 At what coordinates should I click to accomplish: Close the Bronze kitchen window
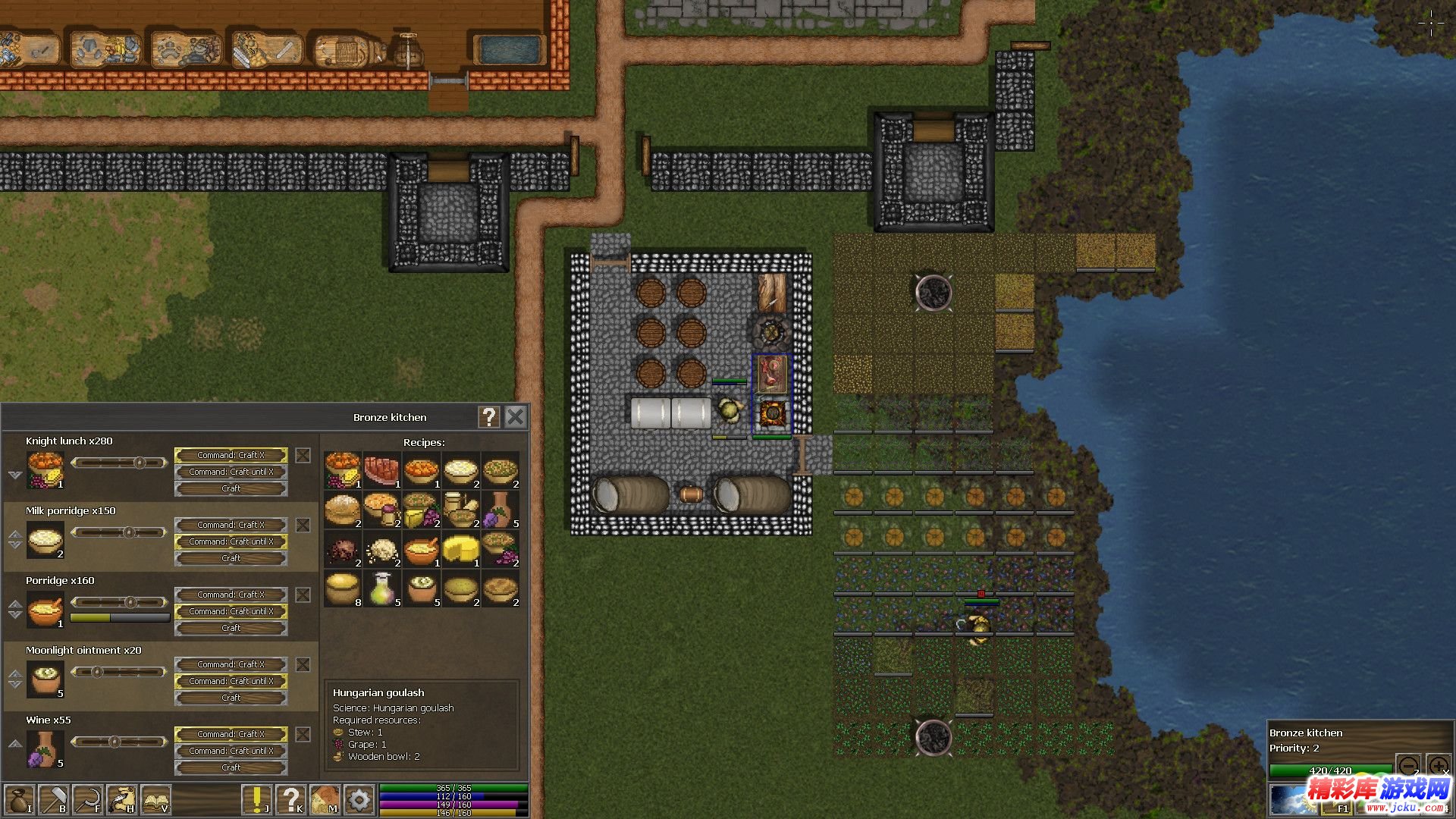coord(516,417)
